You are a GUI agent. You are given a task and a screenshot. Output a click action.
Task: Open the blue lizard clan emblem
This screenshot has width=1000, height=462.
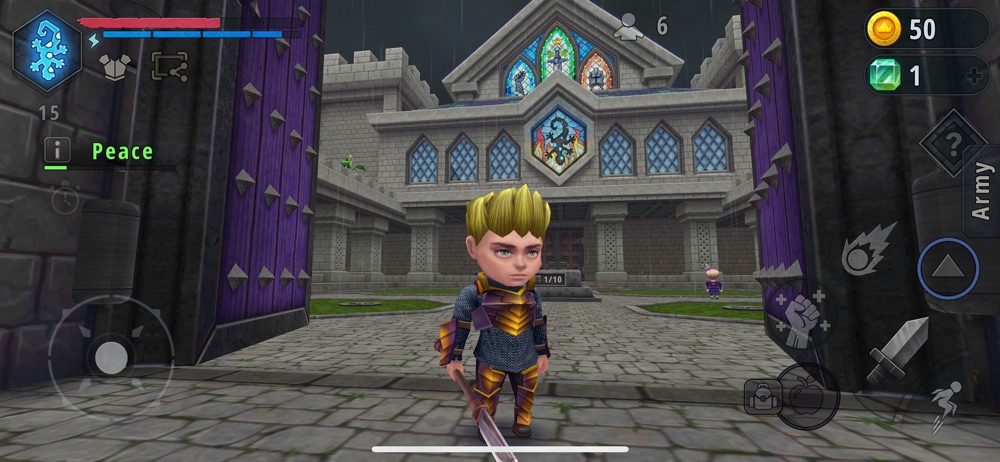pos(47,50)
